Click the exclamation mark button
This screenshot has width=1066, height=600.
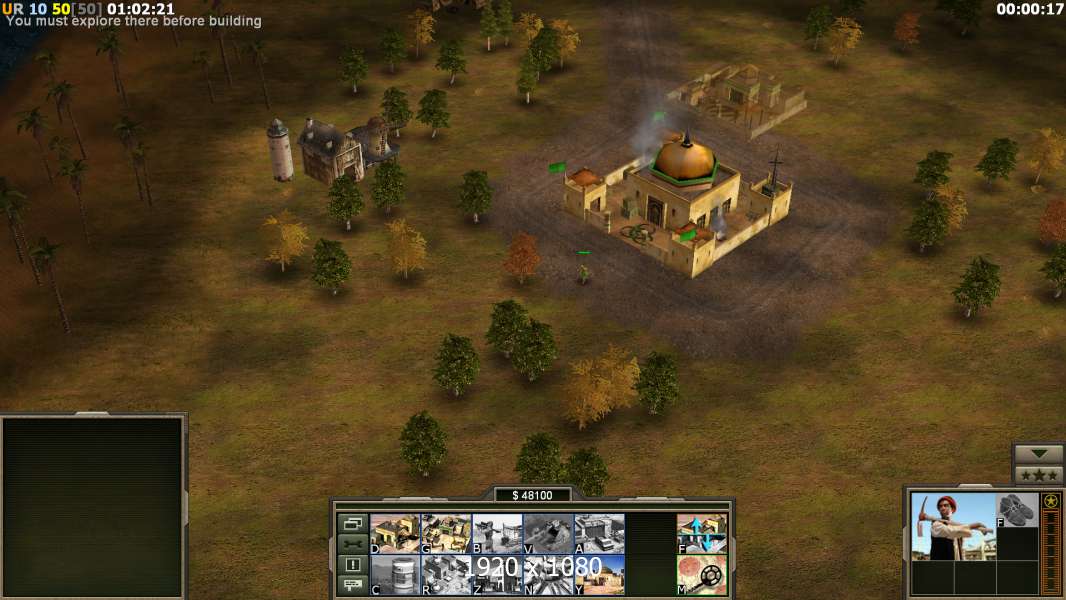(352, 565)
